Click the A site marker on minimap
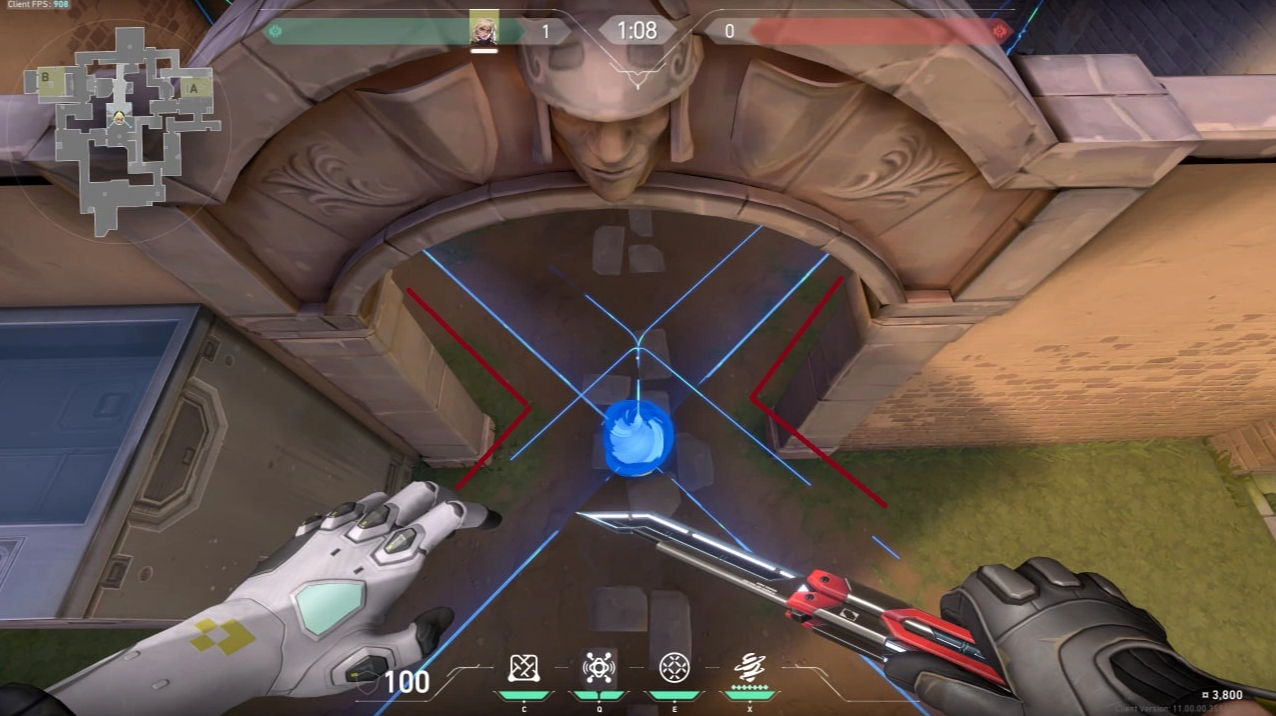The width and height of the screenshot is (1276, 716). [x=195, y=87]
